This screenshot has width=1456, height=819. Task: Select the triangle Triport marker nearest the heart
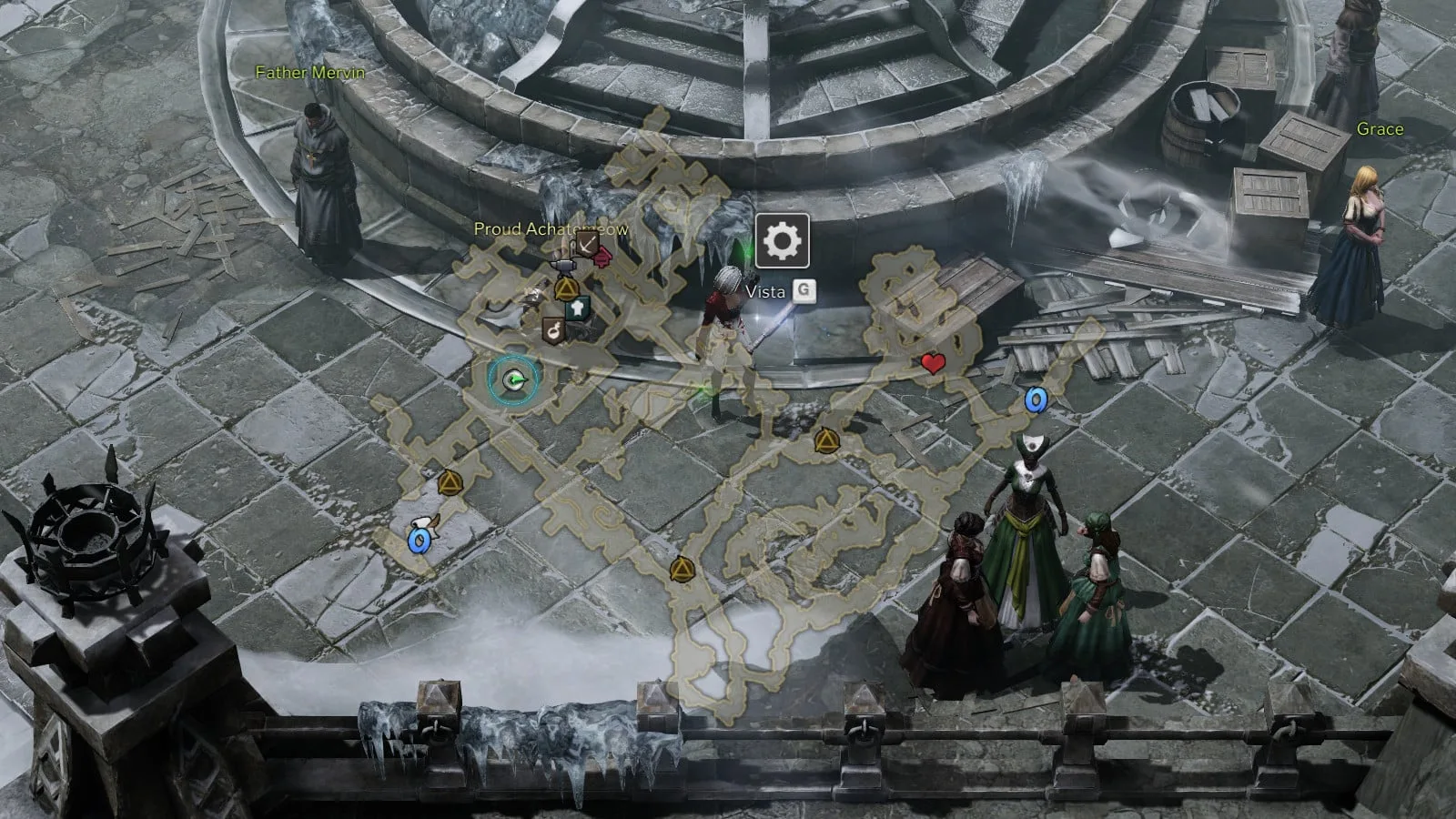coord(825,441)
